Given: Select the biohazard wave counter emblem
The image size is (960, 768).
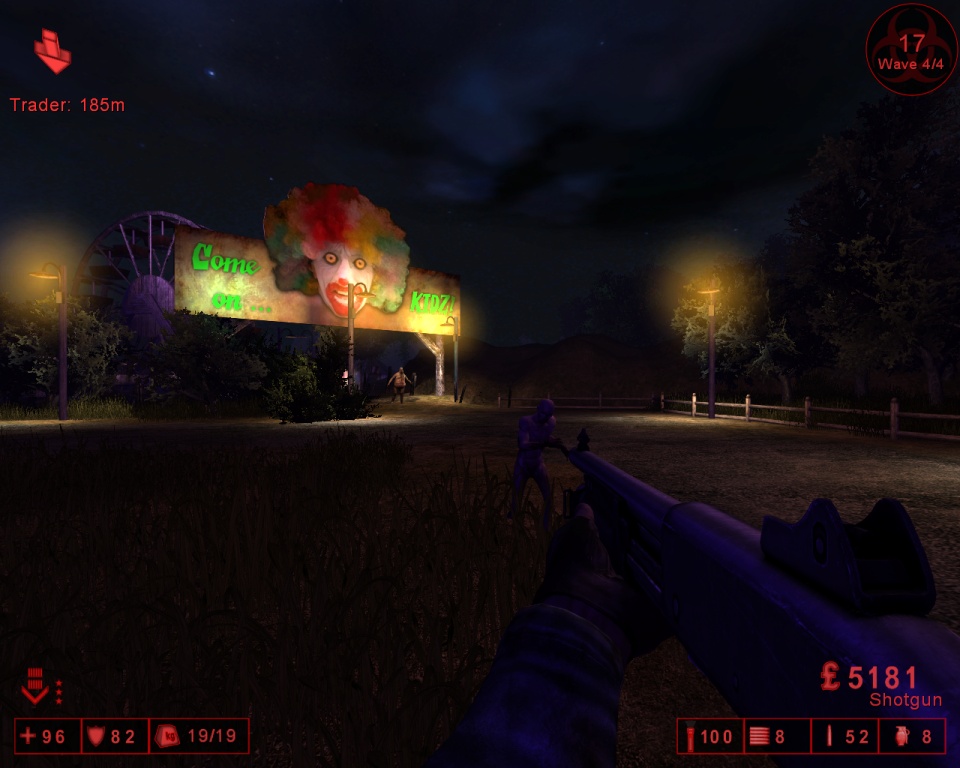Looking at the screenshot, I should pyautogui.click(x=911, y=49).
